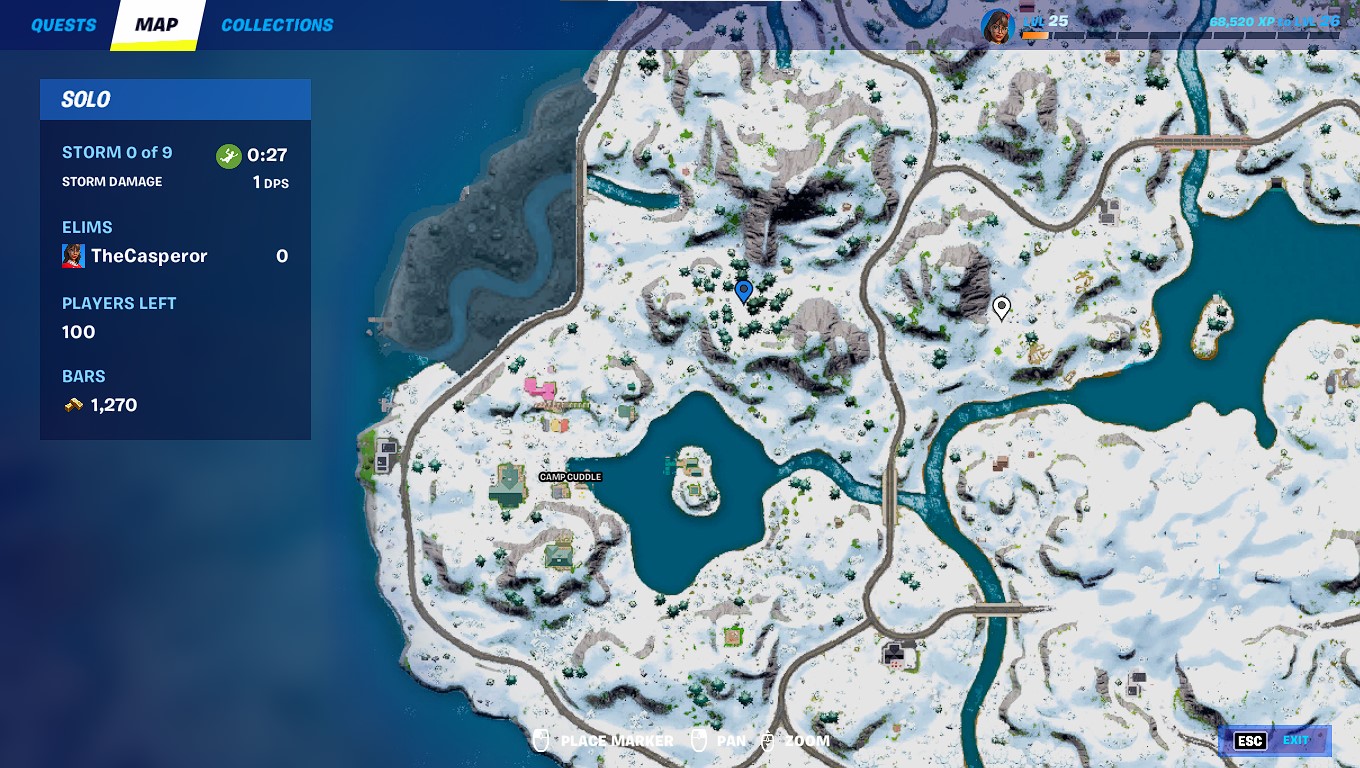Image resolution: width=1360 pixels, height=768 pixels.
Task: Click the Camp Cuddle location label
Action: point(570,477)
